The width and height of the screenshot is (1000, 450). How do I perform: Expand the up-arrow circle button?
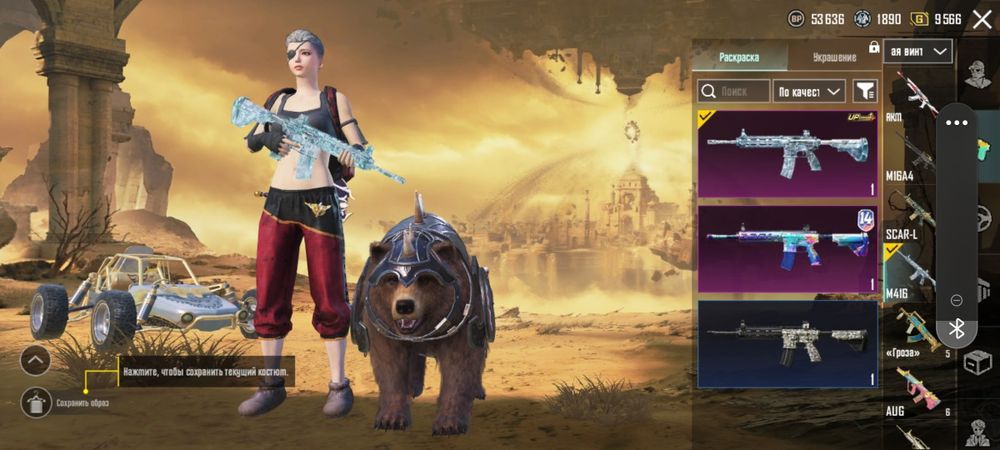pyautogui.click(x=35, y=360)
